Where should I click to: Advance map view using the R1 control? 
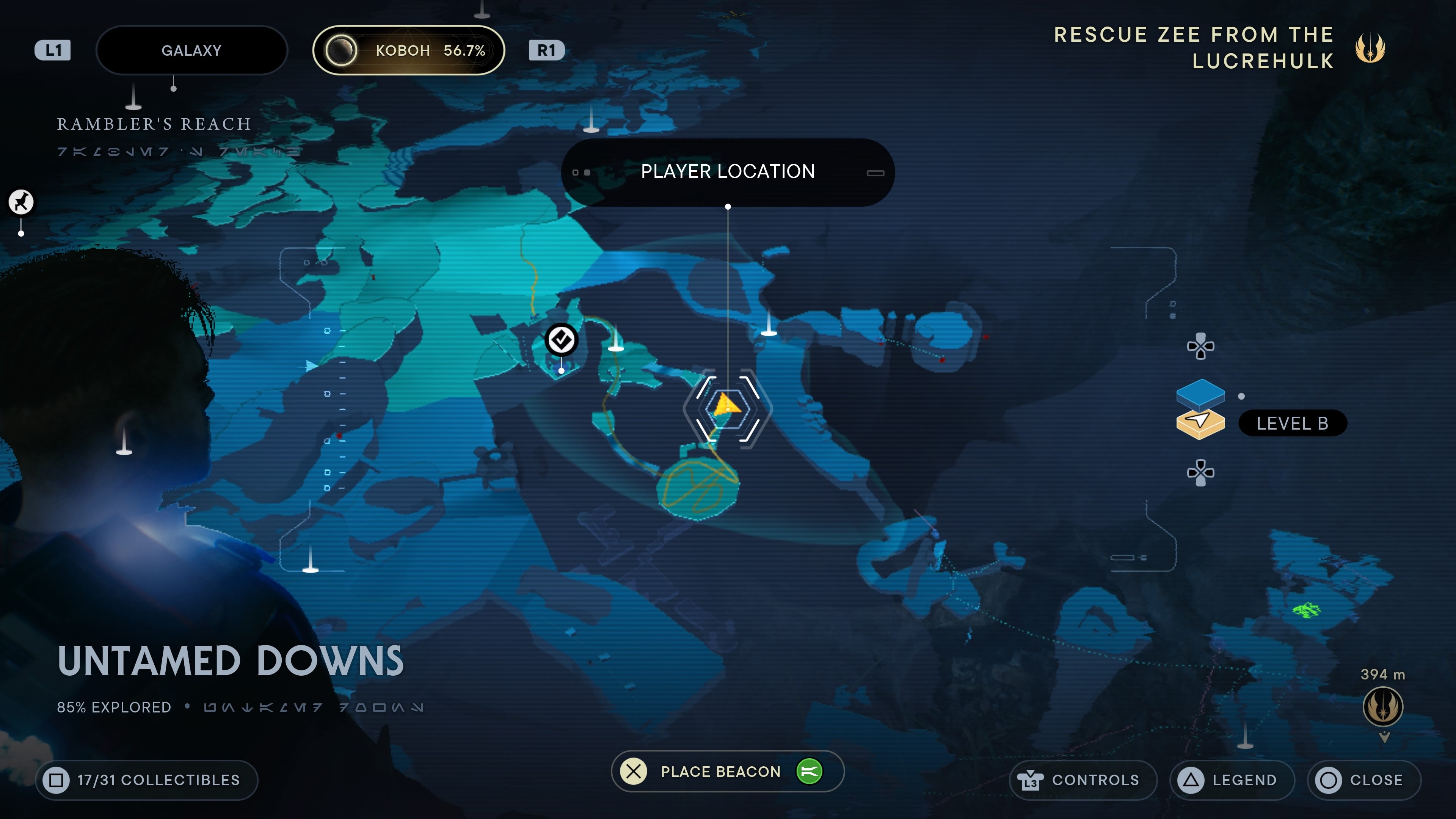click(x=546, y=50)
